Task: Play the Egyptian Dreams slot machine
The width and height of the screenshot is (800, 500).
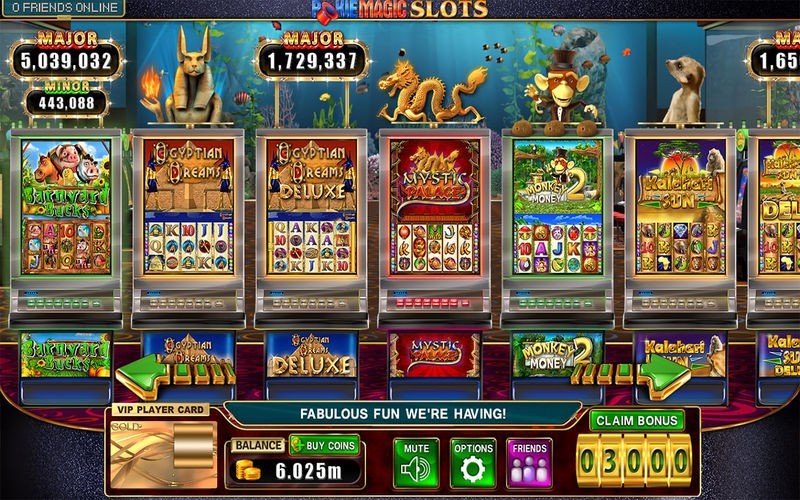Action: point(188,220)
